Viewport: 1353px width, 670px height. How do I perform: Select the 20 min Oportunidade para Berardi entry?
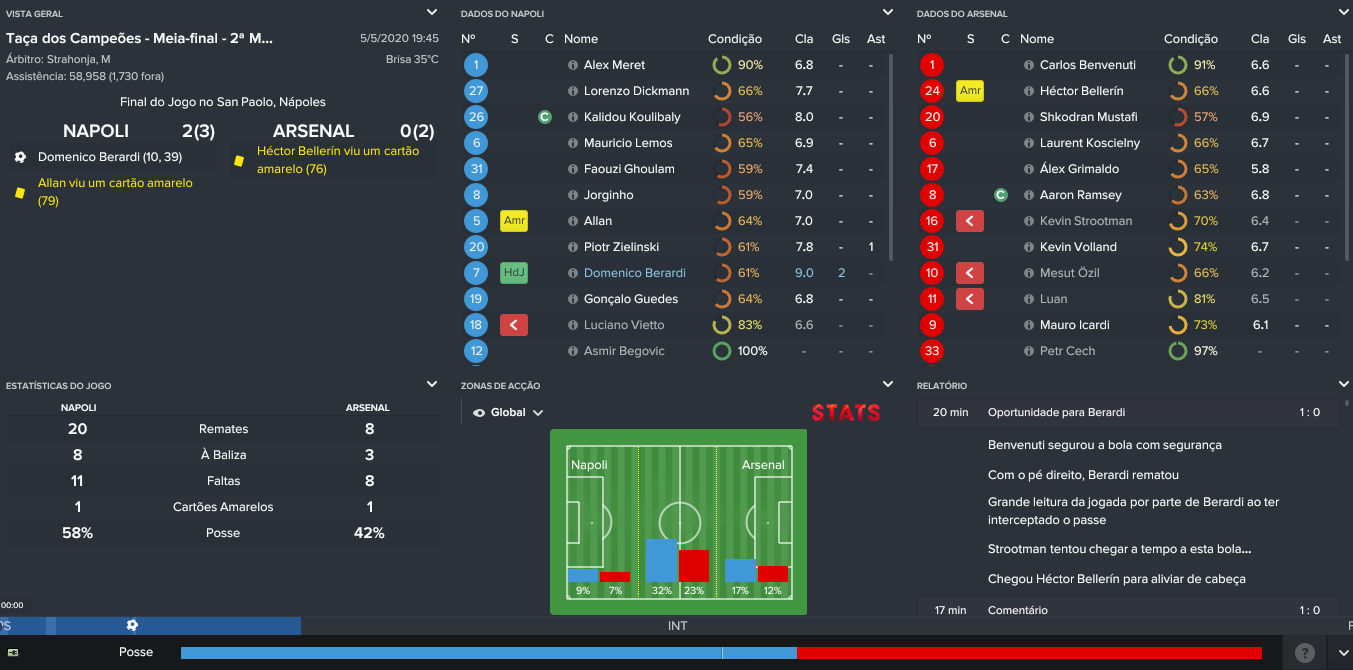pyautogui.click(x=1056, y=412)
